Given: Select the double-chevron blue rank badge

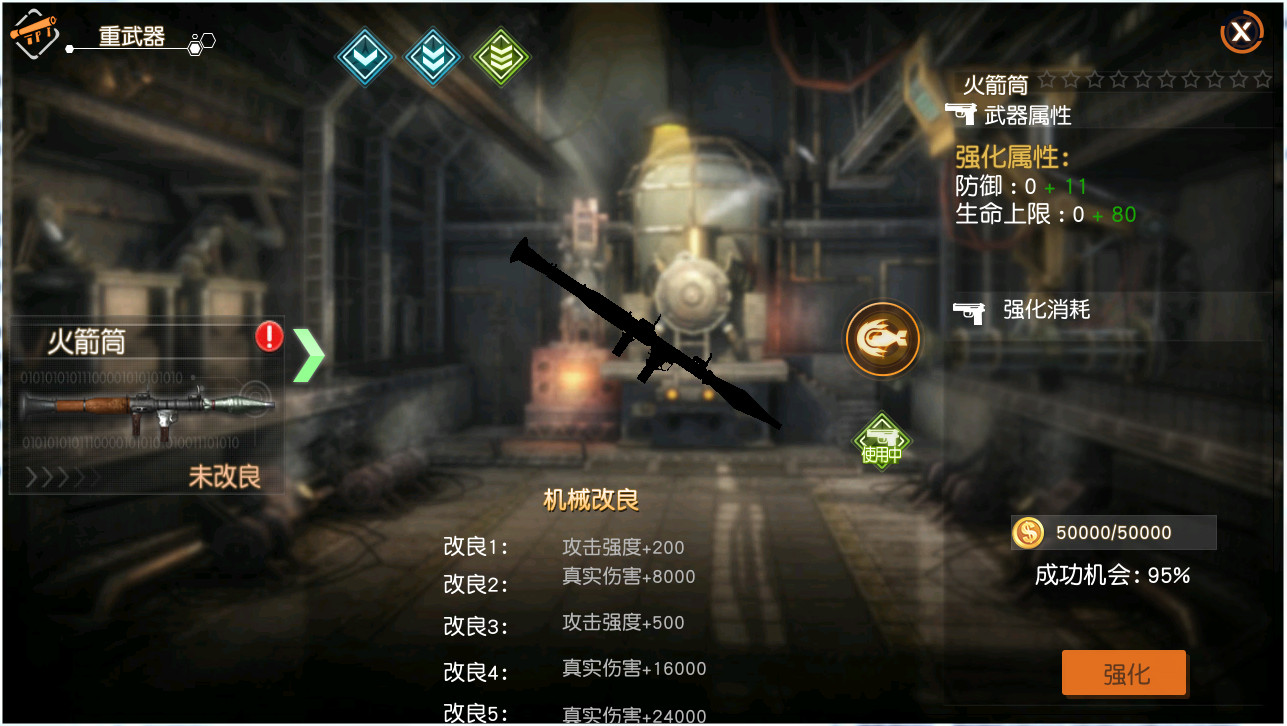Looking at the screenshot, I should point(432,57).
